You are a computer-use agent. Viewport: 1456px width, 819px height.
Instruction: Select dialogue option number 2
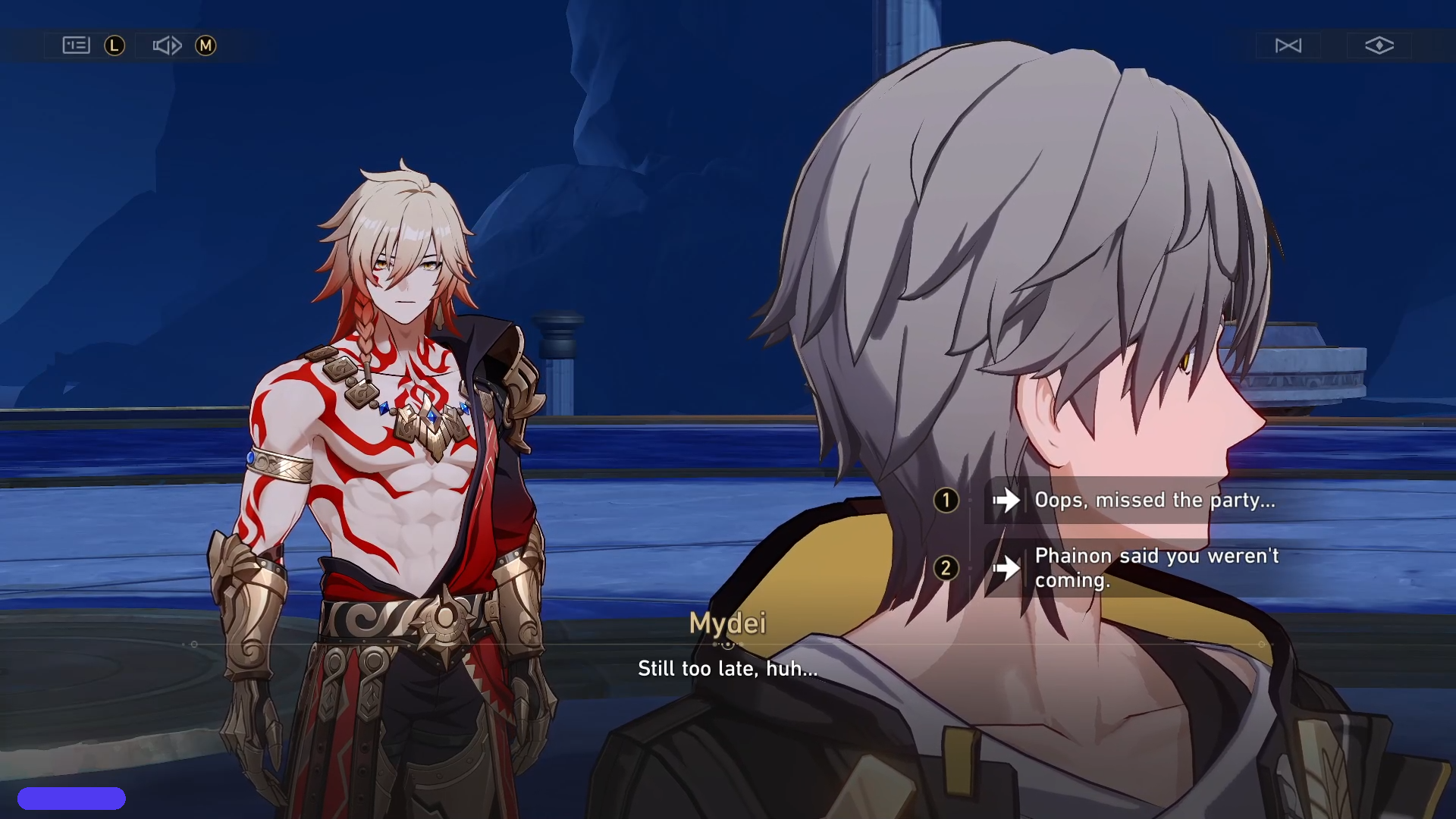click(946, 568)
